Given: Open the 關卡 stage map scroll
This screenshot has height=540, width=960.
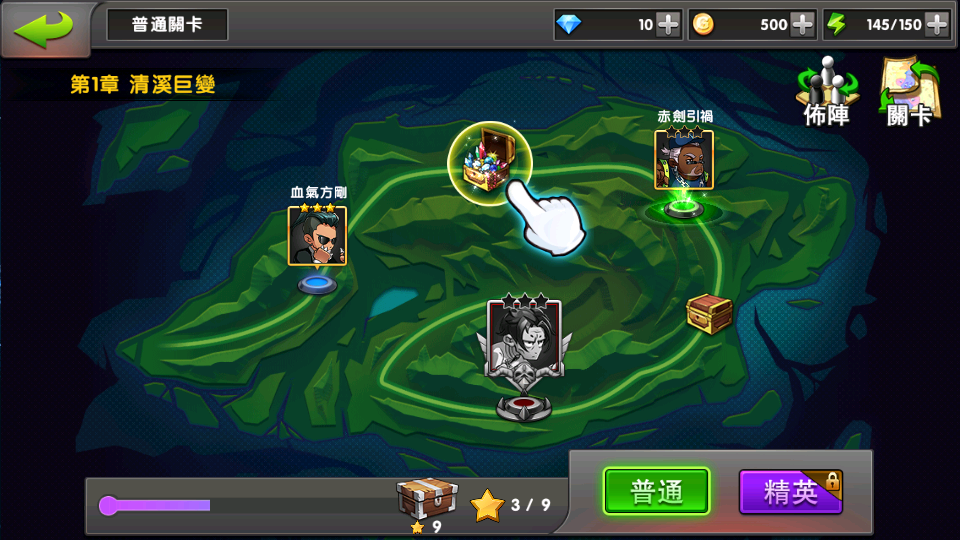Looking at the screenshot, I should coord(909,92).
